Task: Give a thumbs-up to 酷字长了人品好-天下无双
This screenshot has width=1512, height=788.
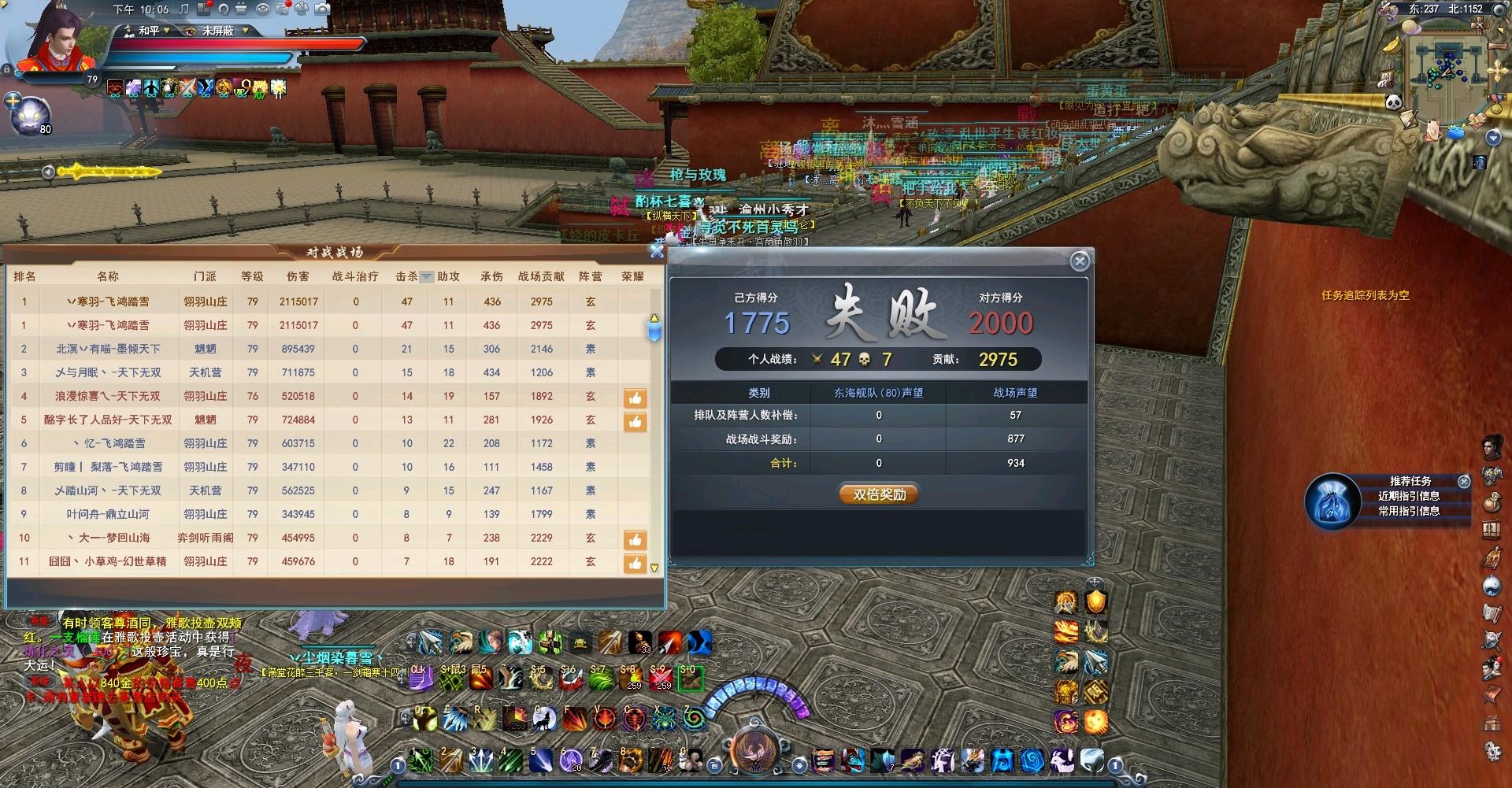Action: (x=635, y=422)
